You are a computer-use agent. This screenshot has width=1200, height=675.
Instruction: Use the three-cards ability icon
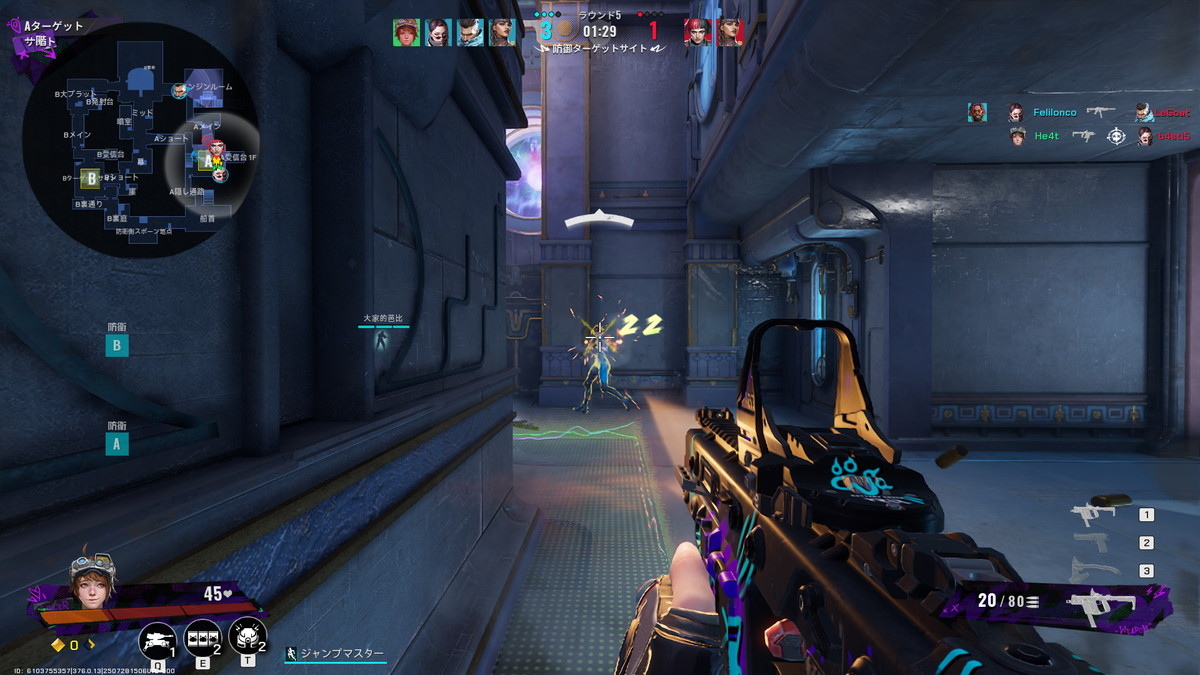point(203,636)
